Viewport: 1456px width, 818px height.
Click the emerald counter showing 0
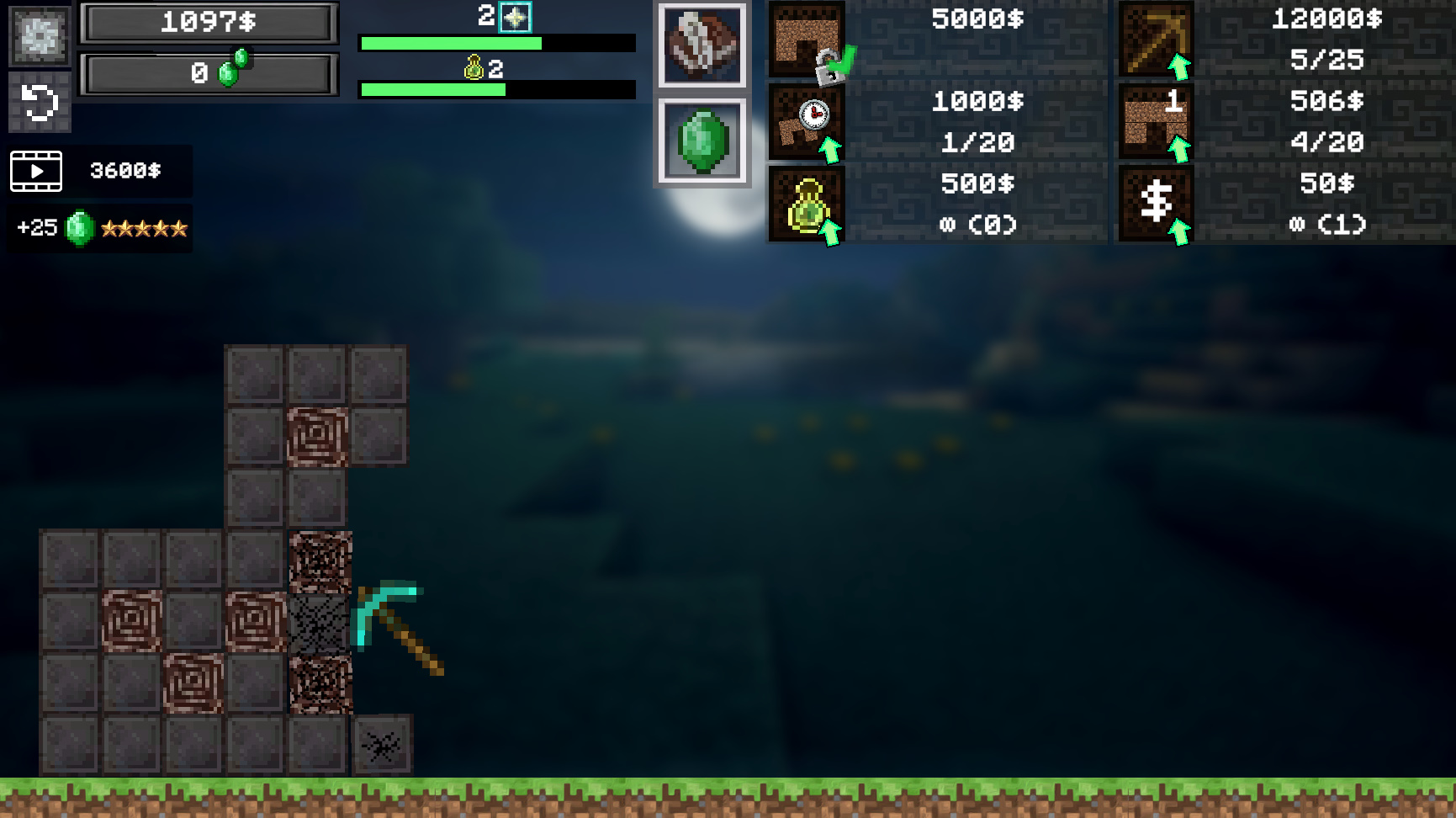pos(207,72)
